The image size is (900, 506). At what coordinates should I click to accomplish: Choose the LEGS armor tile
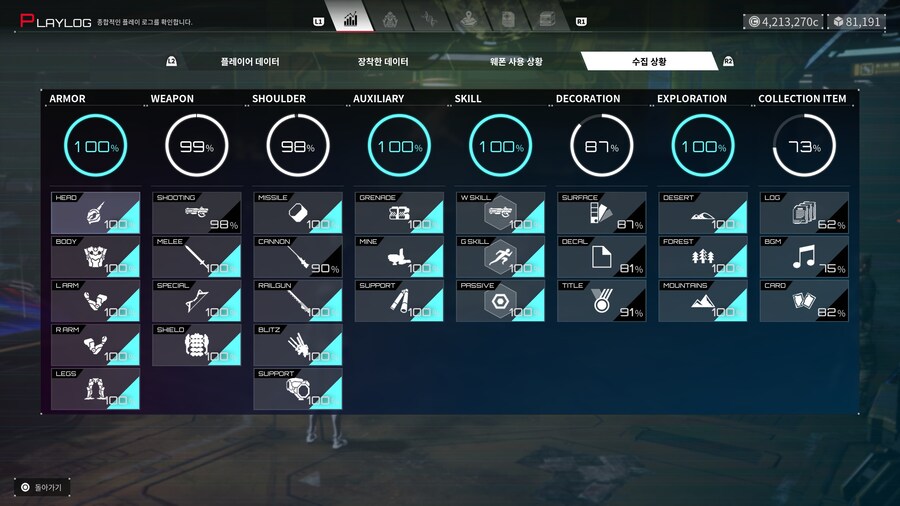point(95,389)
